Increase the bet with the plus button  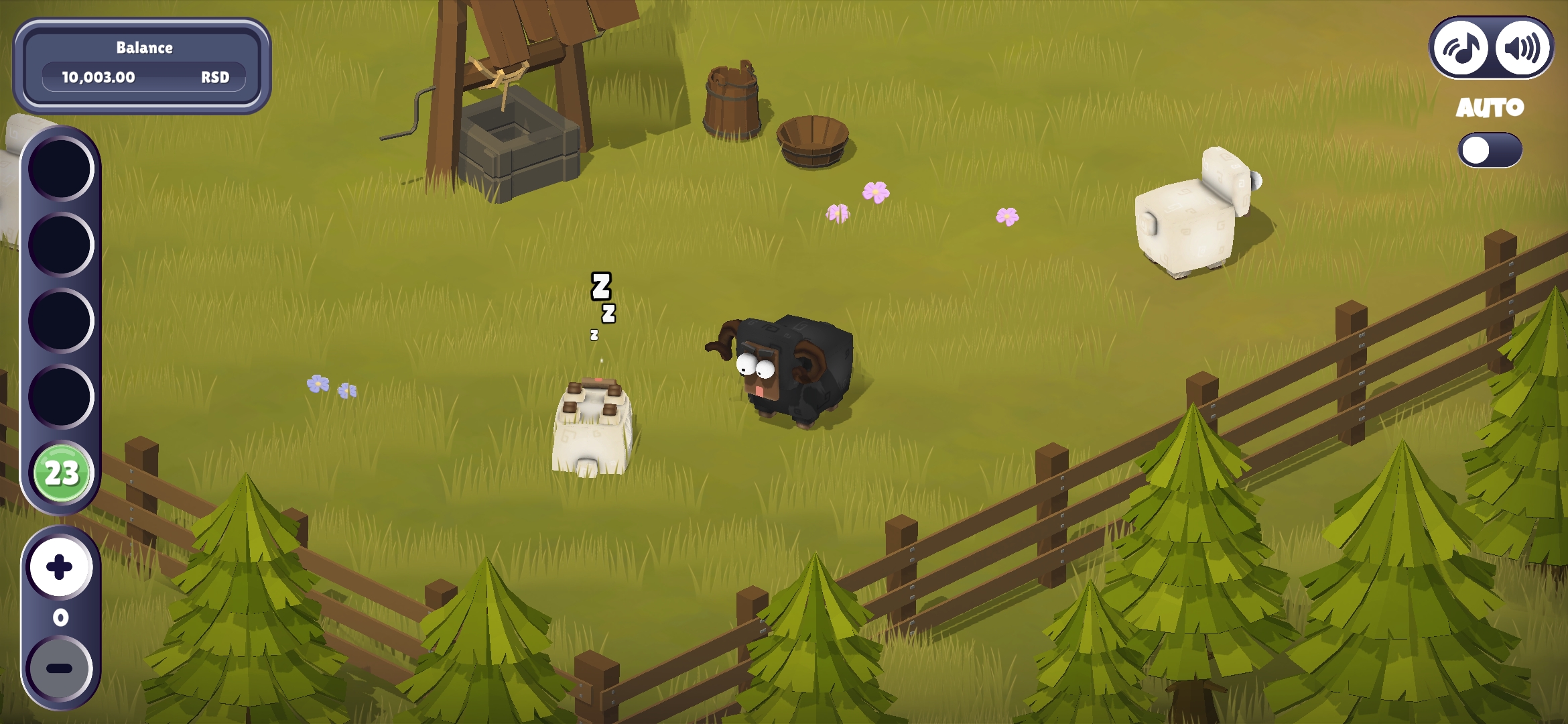coord(60,567)
